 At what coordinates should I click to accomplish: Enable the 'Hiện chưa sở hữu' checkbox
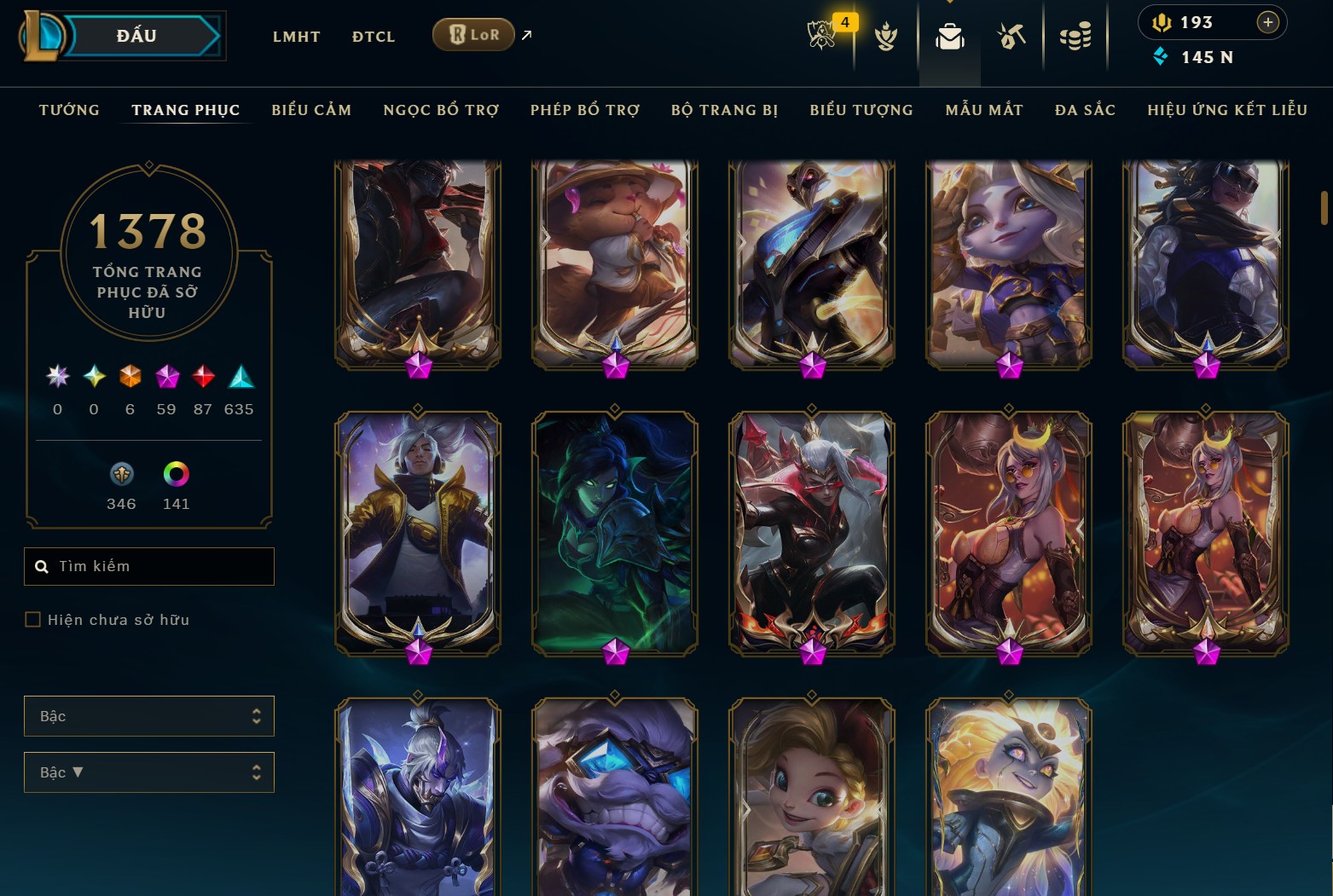32,620
